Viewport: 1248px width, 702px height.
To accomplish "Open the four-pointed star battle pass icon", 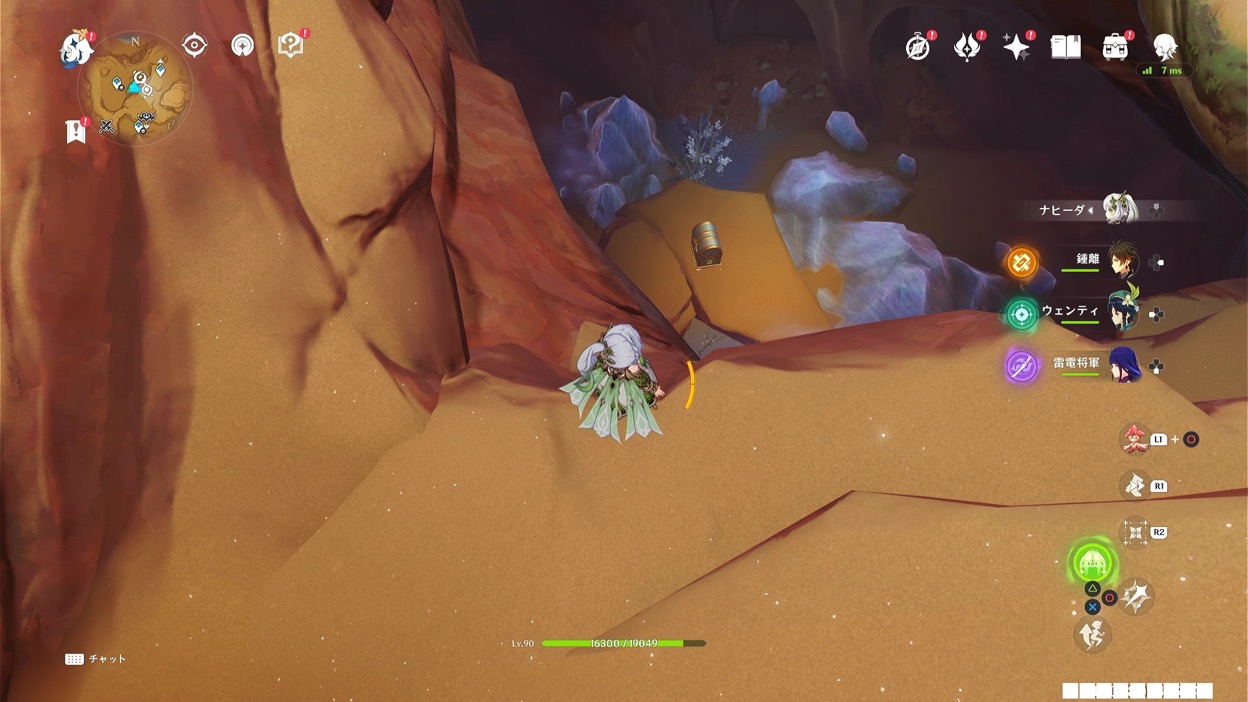I will coord(1016,47).
